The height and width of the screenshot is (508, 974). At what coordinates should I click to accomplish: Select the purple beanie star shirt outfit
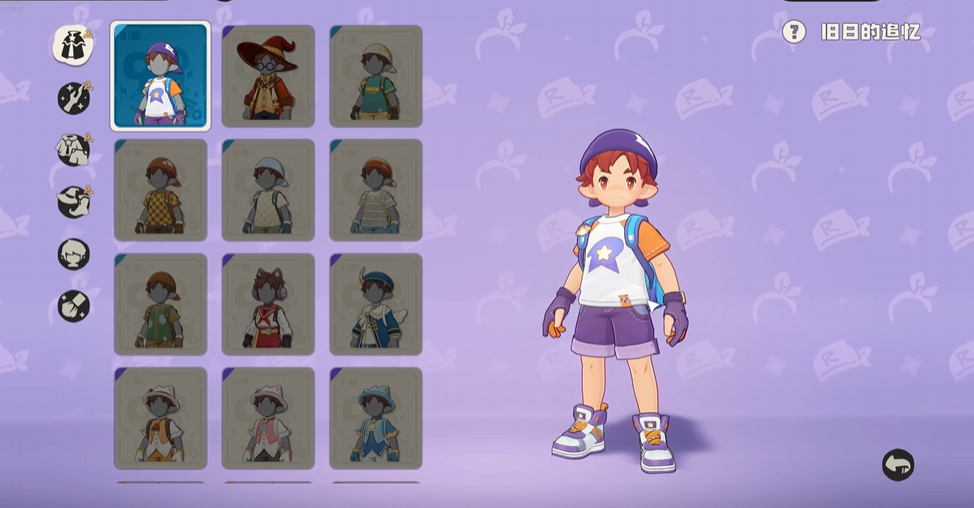click(x=160, y=77)
